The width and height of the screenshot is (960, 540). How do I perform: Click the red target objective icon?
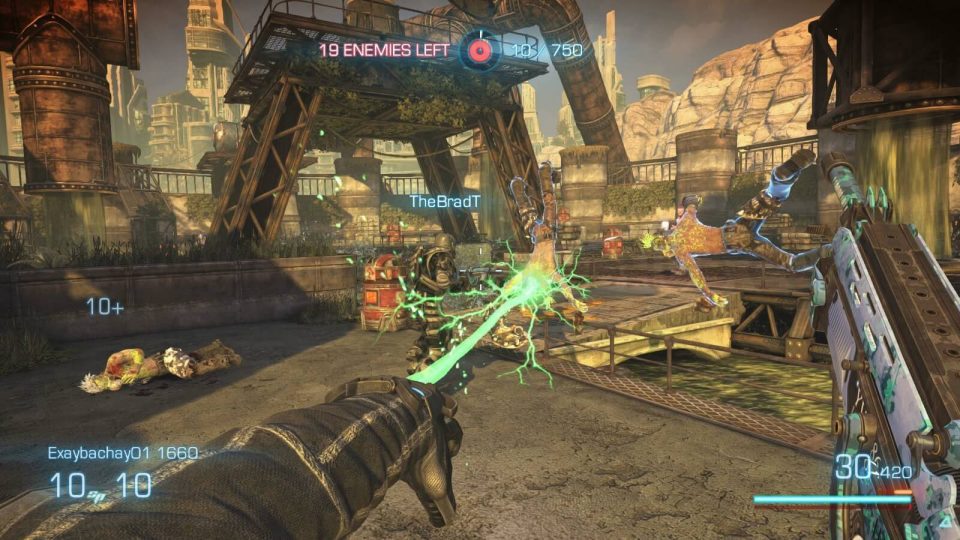(x=479, y=48)
